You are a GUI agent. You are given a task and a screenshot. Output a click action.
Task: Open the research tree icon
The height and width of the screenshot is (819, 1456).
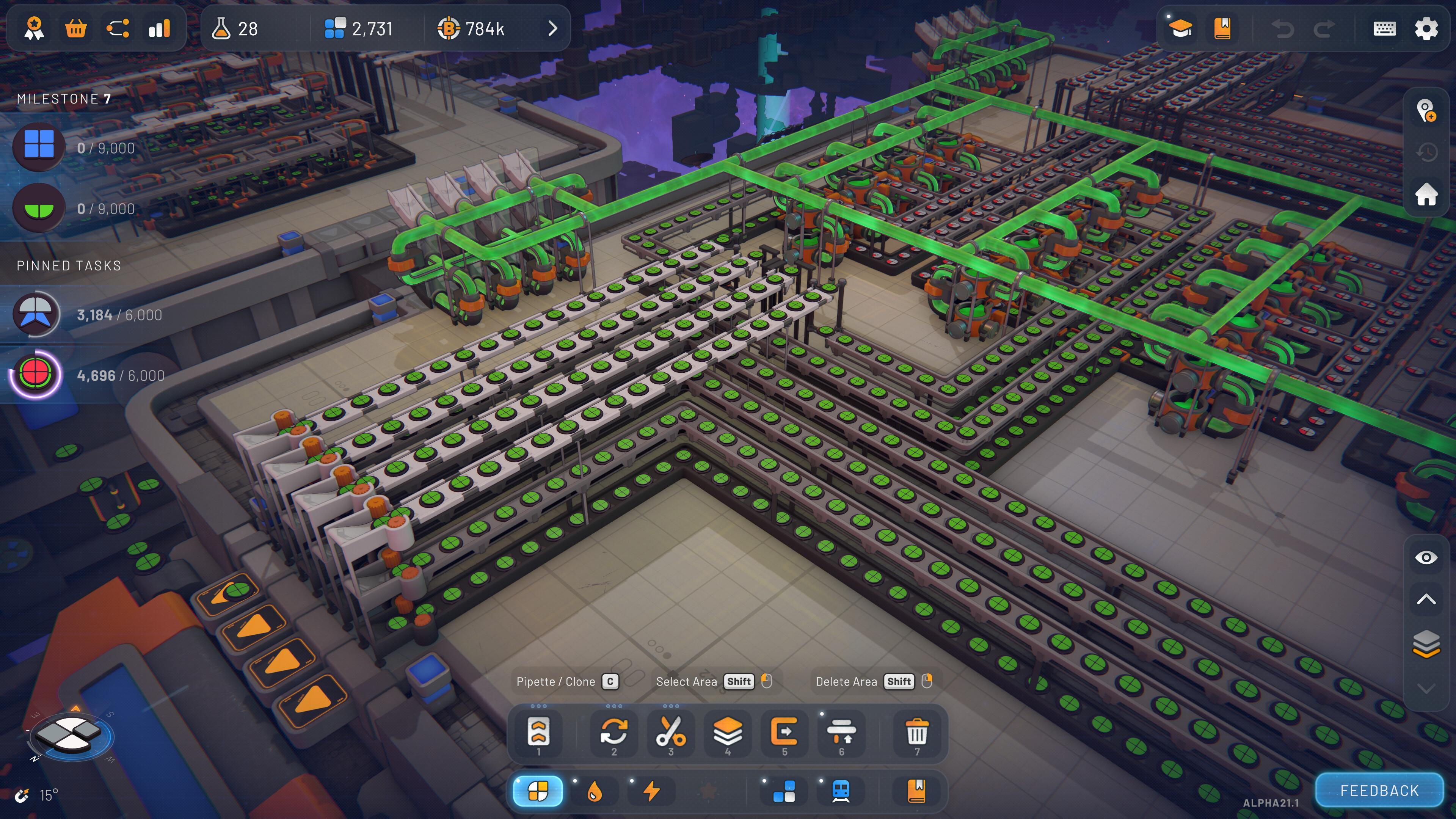pos(118,29)
